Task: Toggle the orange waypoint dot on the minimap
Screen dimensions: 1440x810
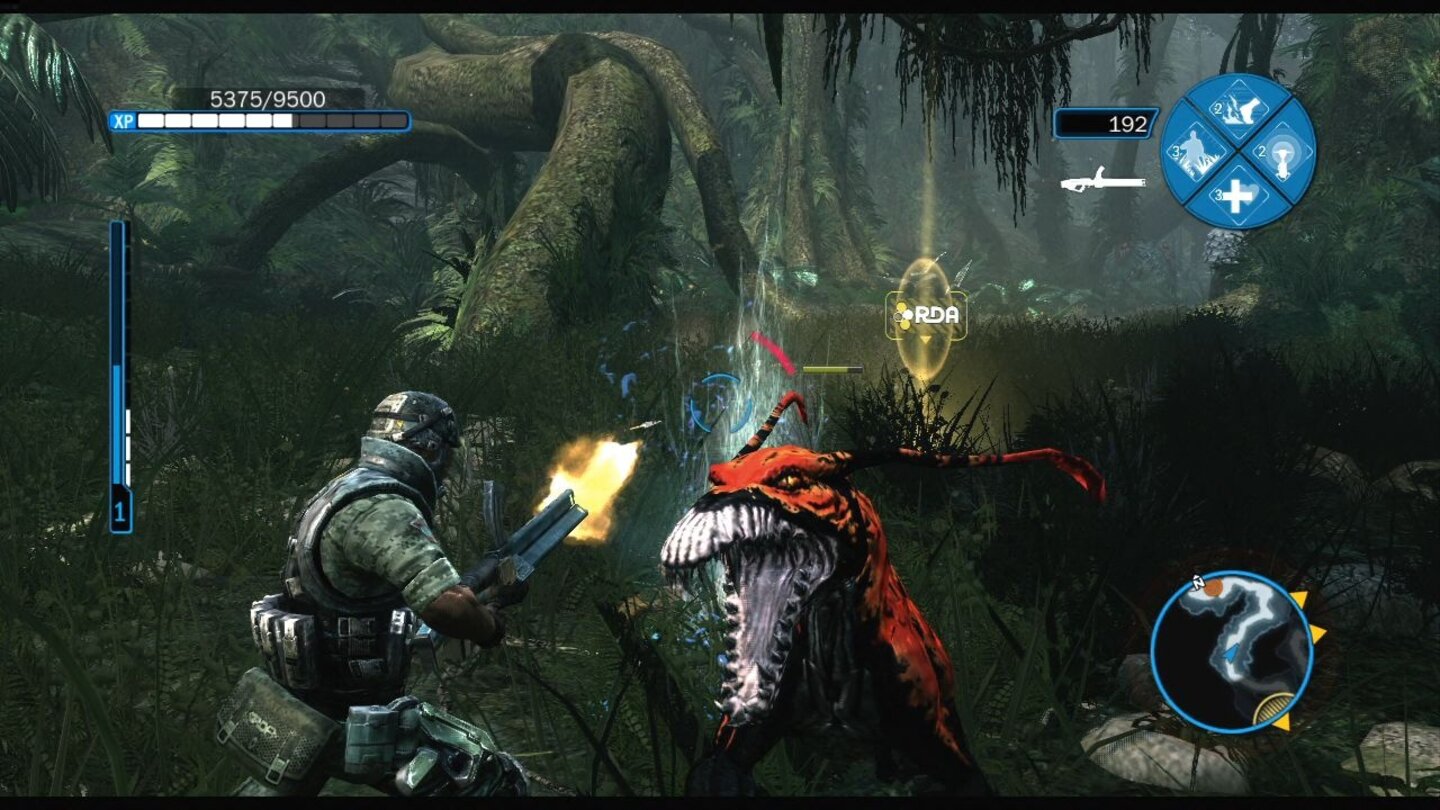Action: click(1213, 587)
